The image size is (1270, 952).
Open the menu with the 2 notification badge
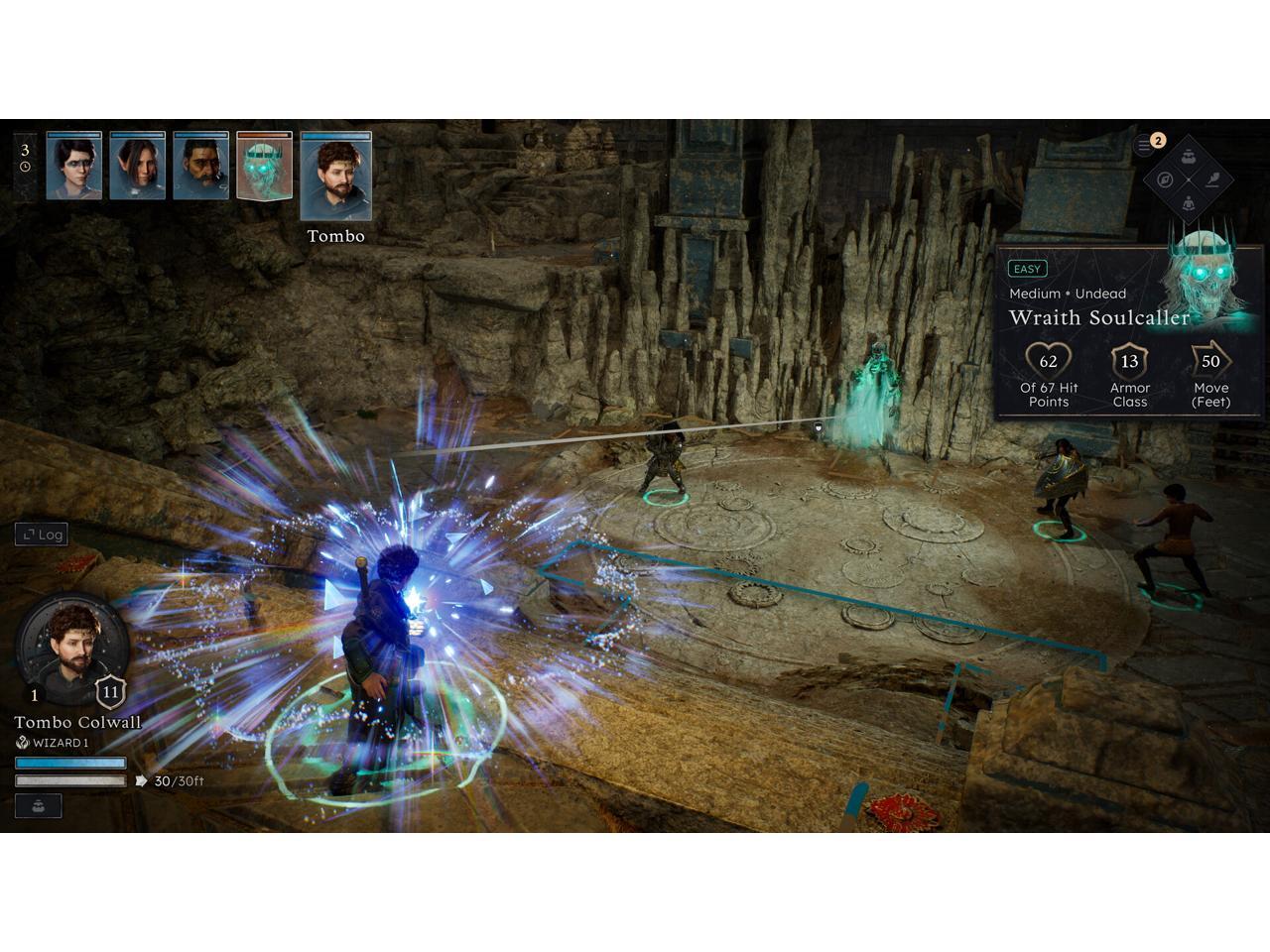coord(1146,145)
